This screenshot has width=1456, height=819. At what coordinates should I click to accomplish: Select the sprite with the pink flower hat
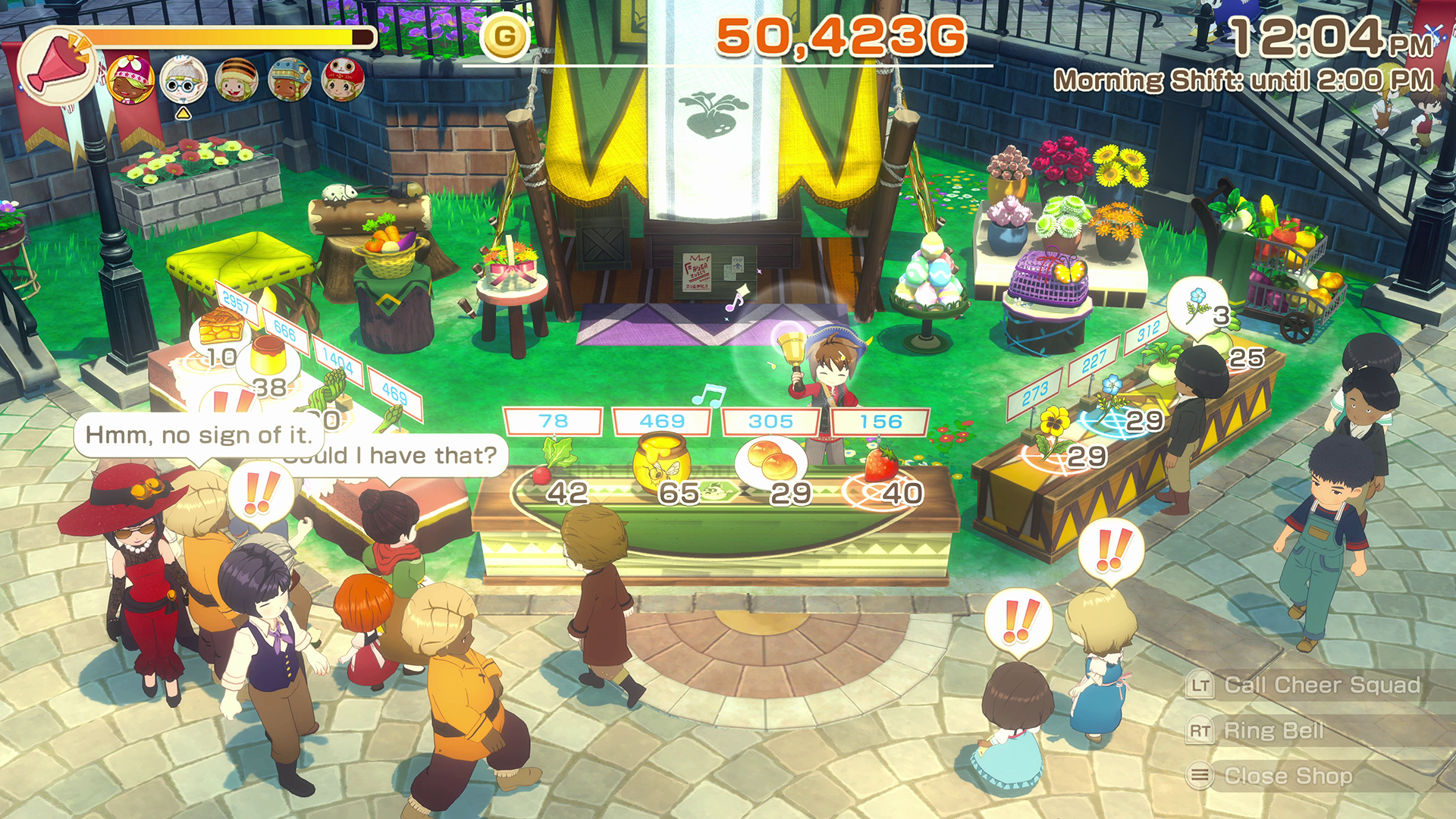click(130, 79)
